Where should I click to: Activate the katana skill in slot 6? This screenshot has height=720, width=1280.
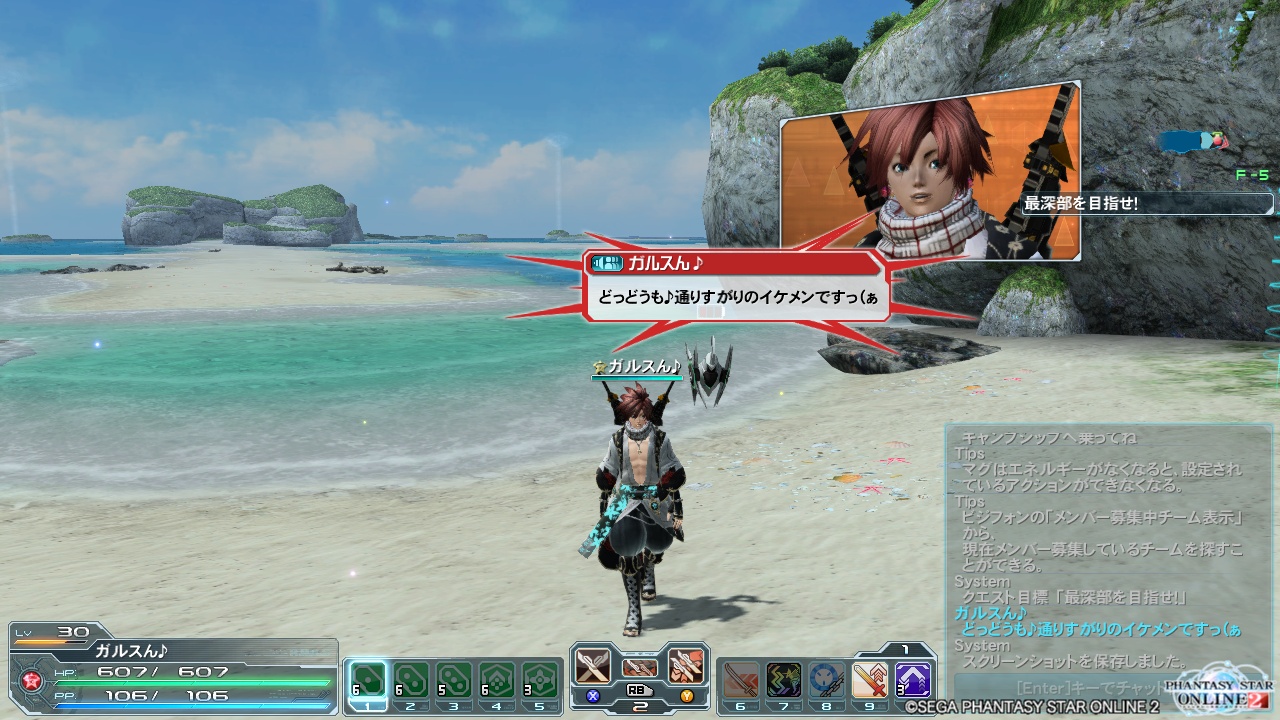click(741, 680)
